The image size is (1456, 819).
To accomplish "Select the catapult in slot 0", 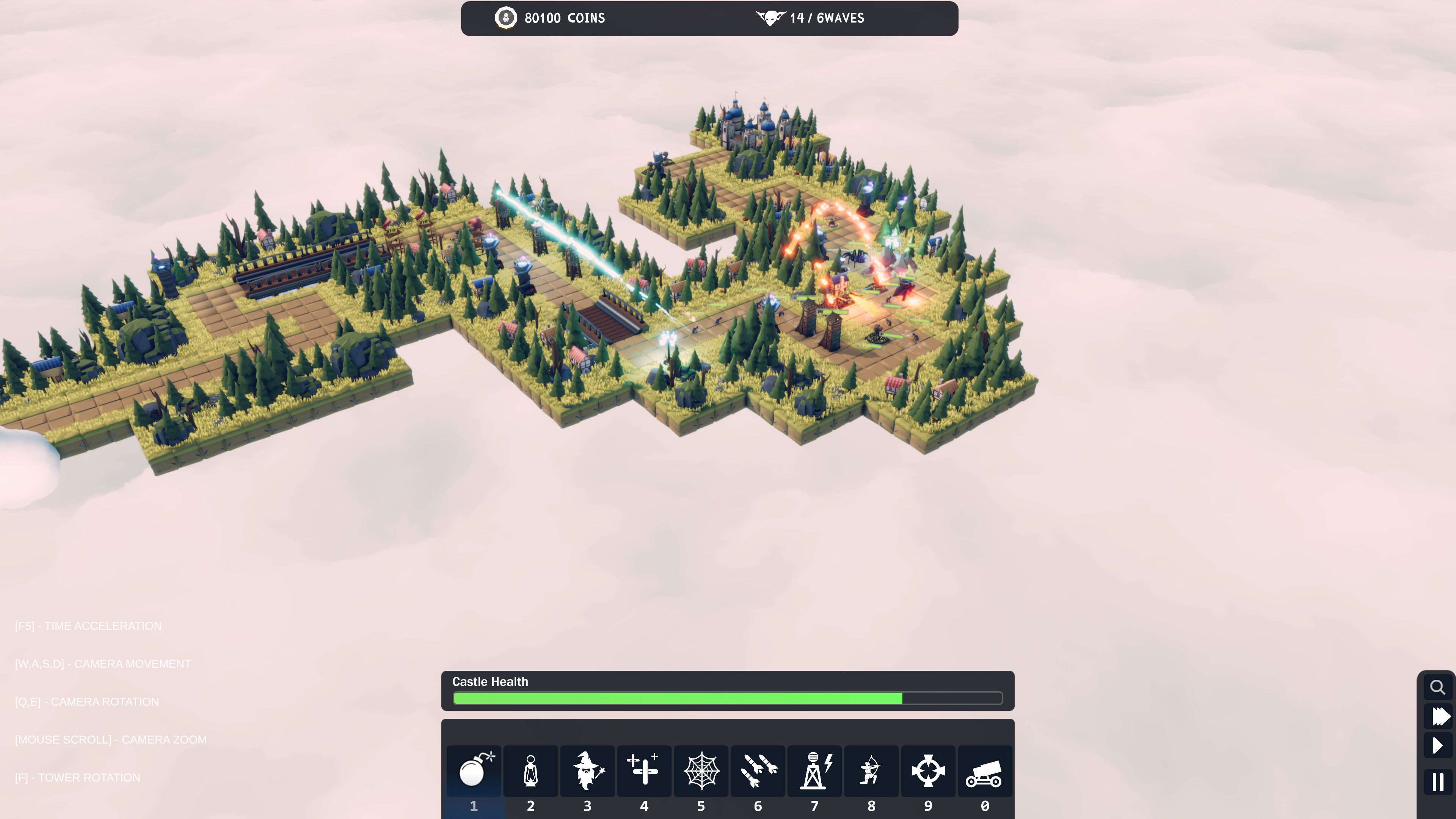I will pos(985,772).
